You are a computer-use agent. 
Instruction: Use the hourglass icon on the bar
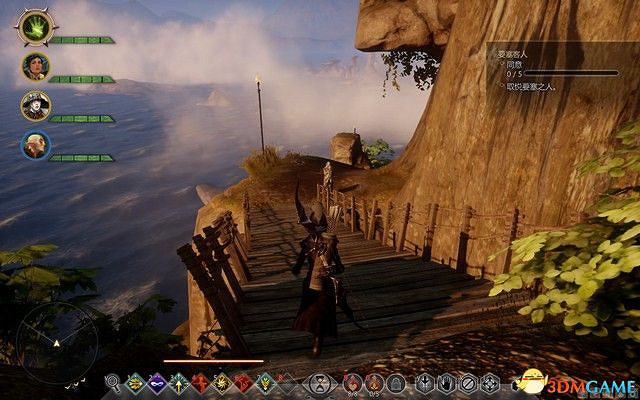click(319, 381)
